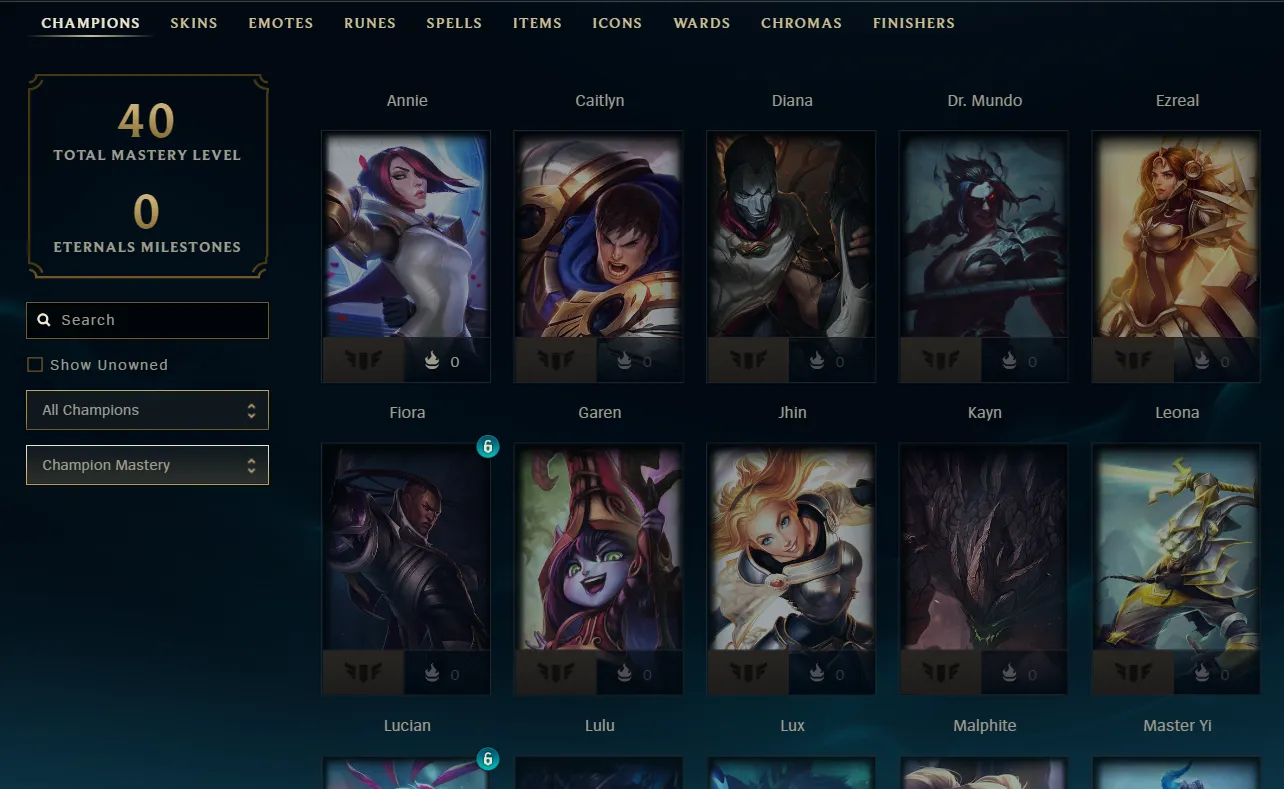Click the Eternals icon on Dr. Mundo's card
1284x789 pixels.
point(1009,361)
